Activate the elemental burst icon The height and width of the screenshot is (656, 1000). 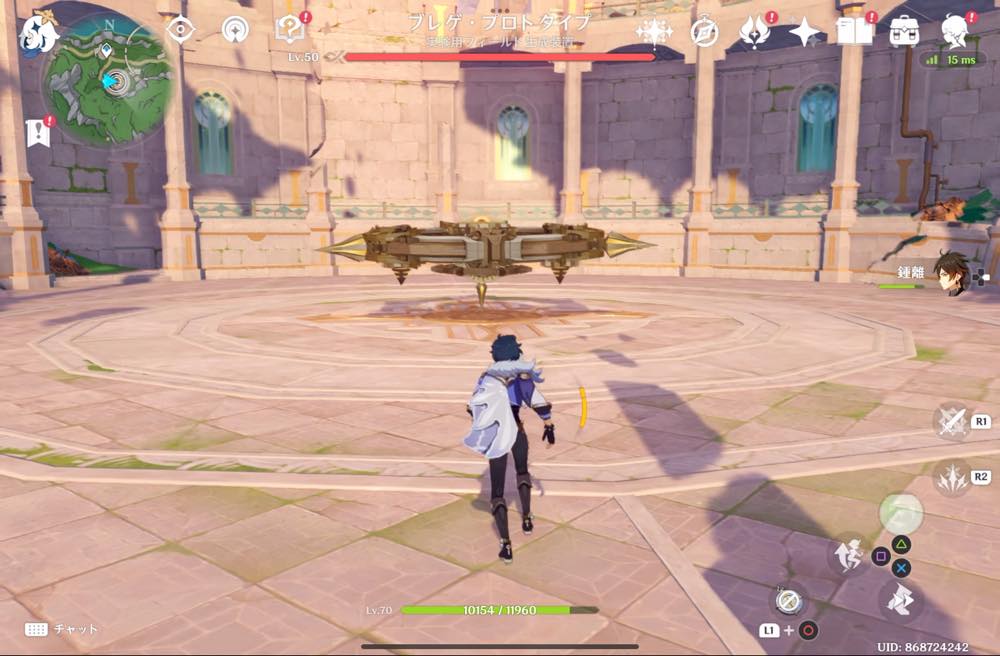point(952,477)
